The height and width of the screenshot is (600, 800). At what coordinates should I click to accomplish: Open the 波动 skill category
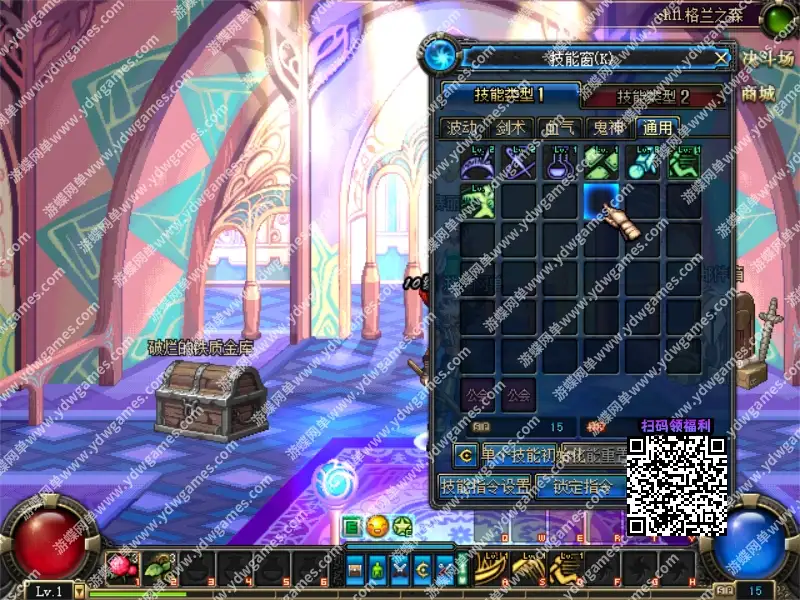click(x=462, y=128)
